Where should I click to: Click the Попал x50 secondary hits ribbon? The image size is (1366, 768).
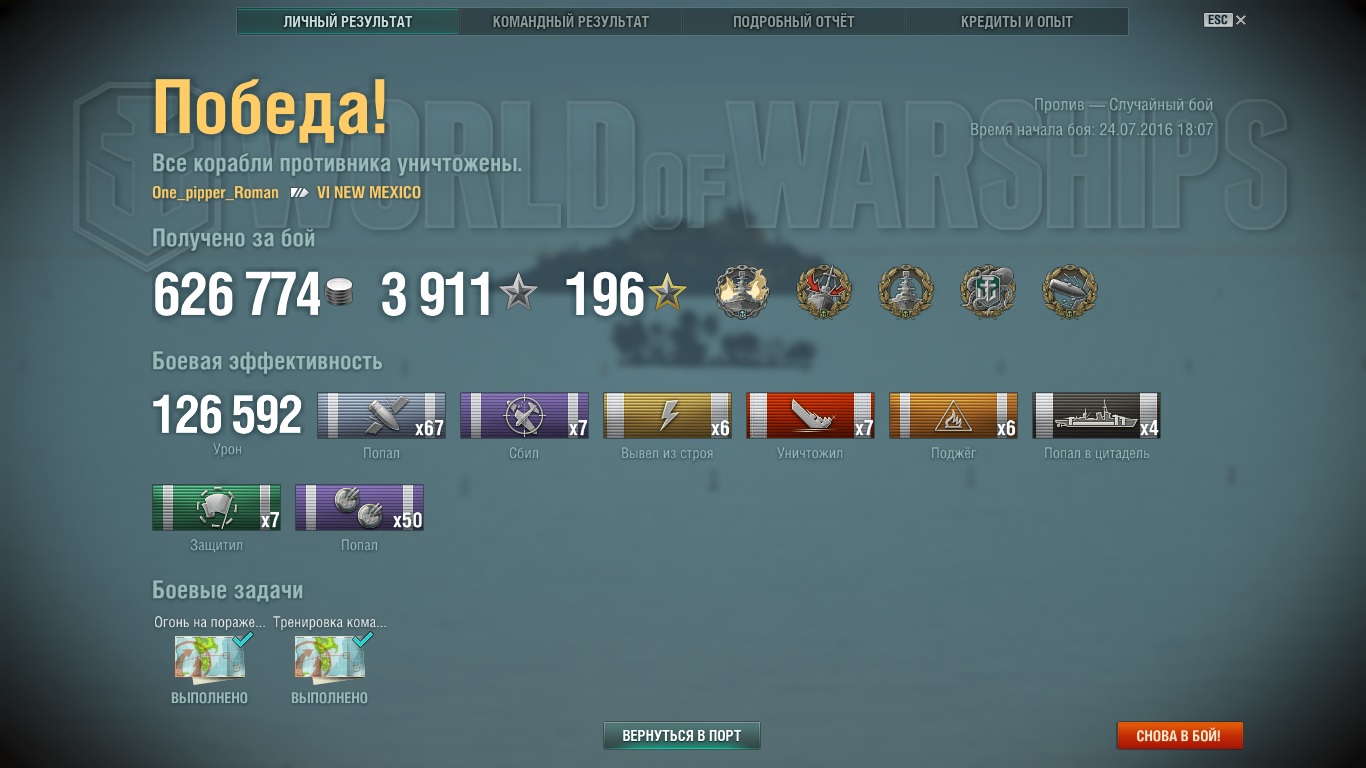coord(359,508)
